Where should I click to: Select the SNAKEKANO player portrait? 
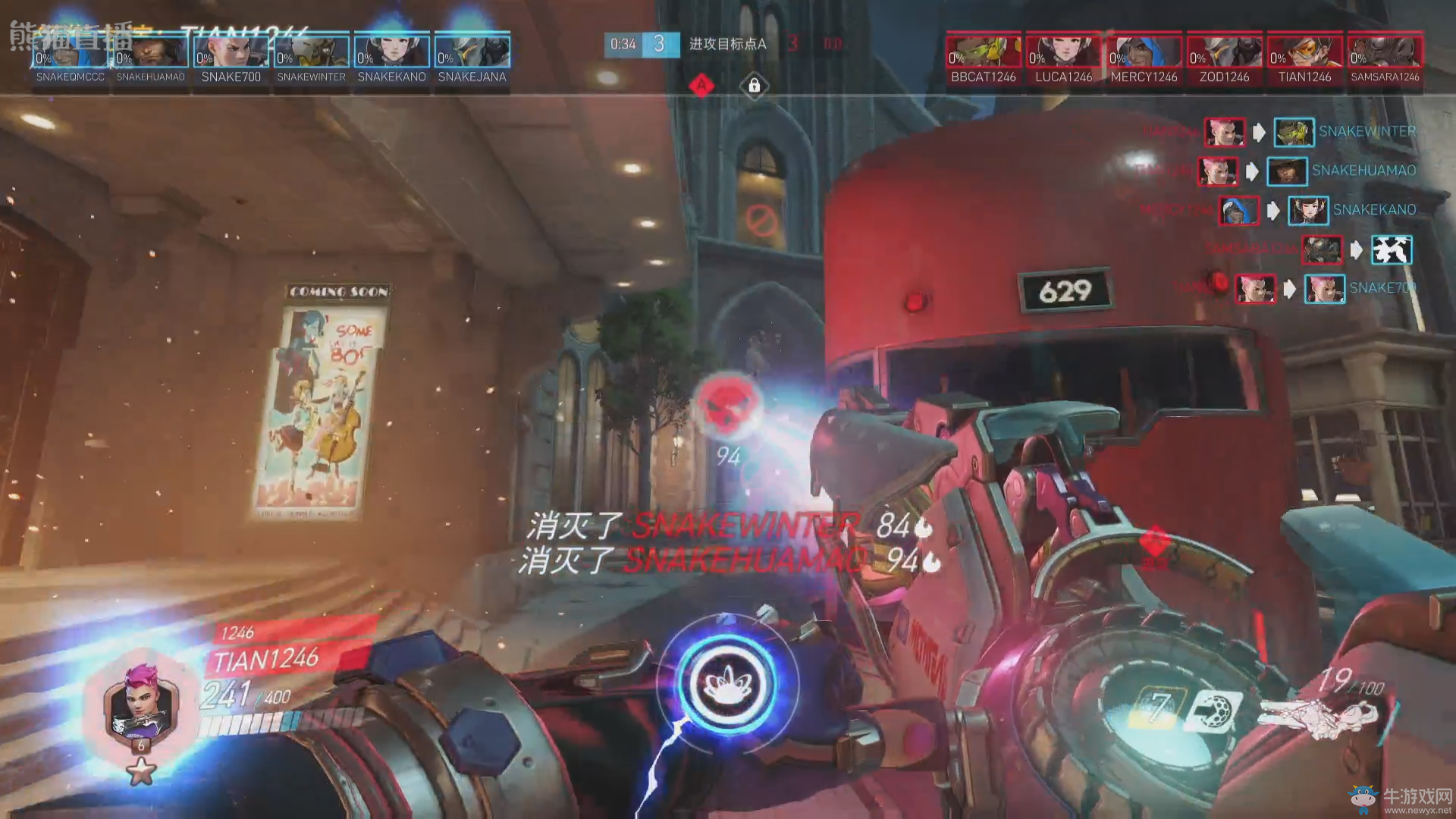[x=392, y=51]
